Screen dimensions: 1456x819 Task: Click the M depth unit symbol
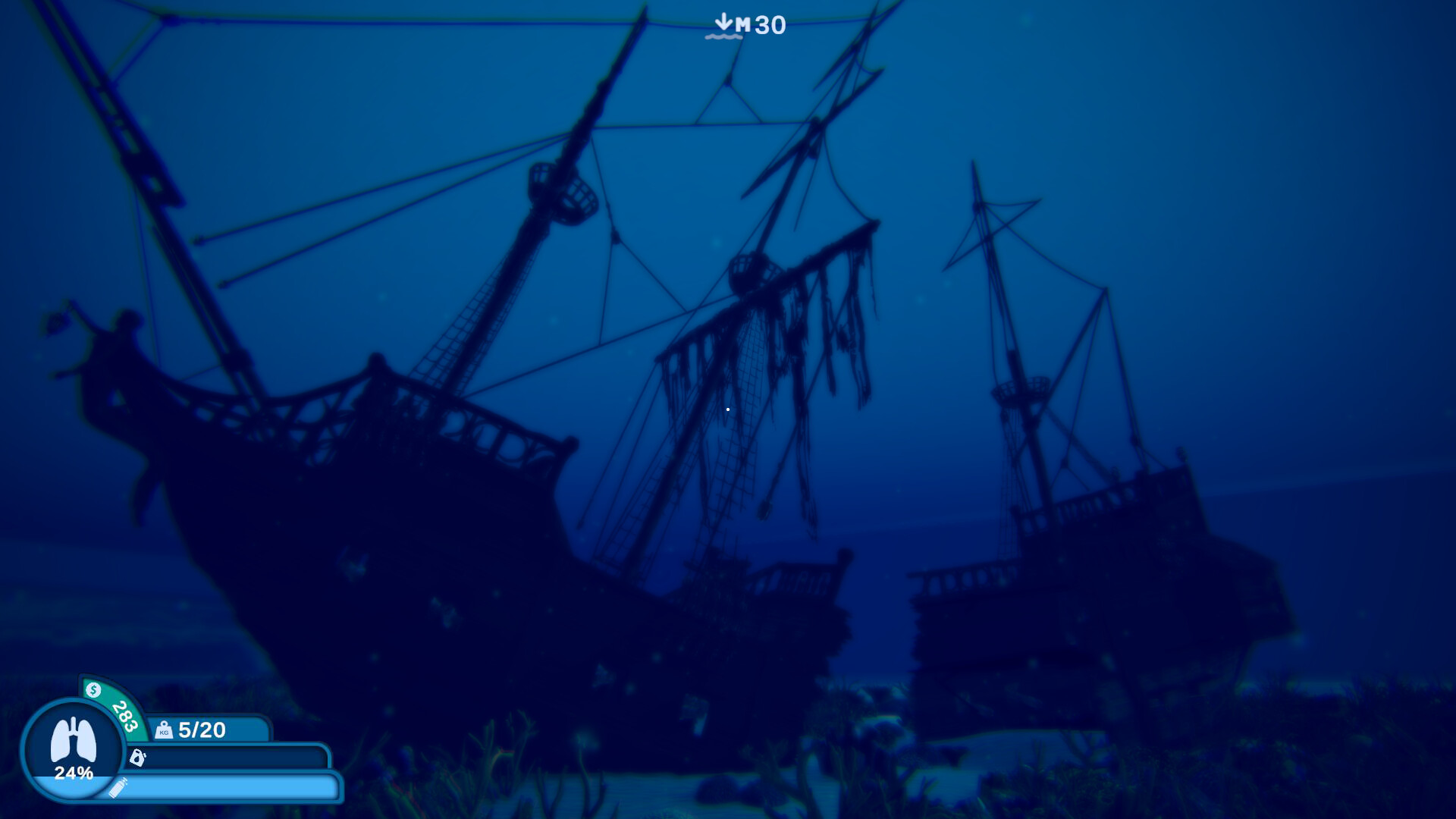click(744, 24)
